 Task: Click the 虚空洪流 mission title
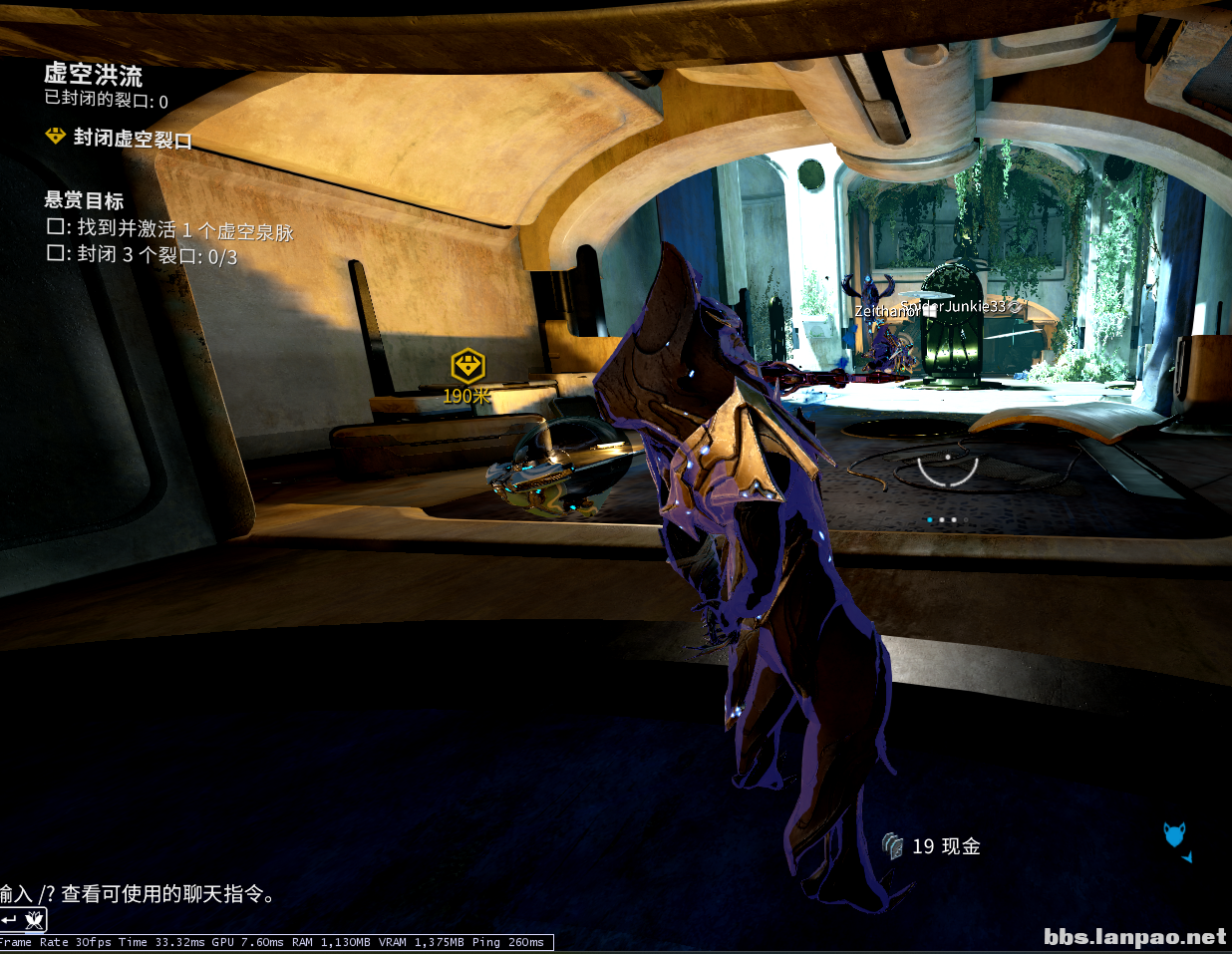93,74
